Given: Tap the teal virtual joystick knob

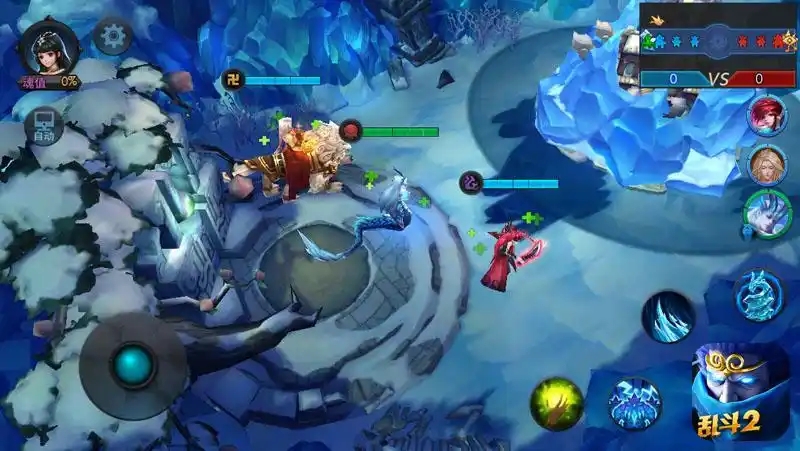Looking at the screenshot, I should (x=132, y=365).
